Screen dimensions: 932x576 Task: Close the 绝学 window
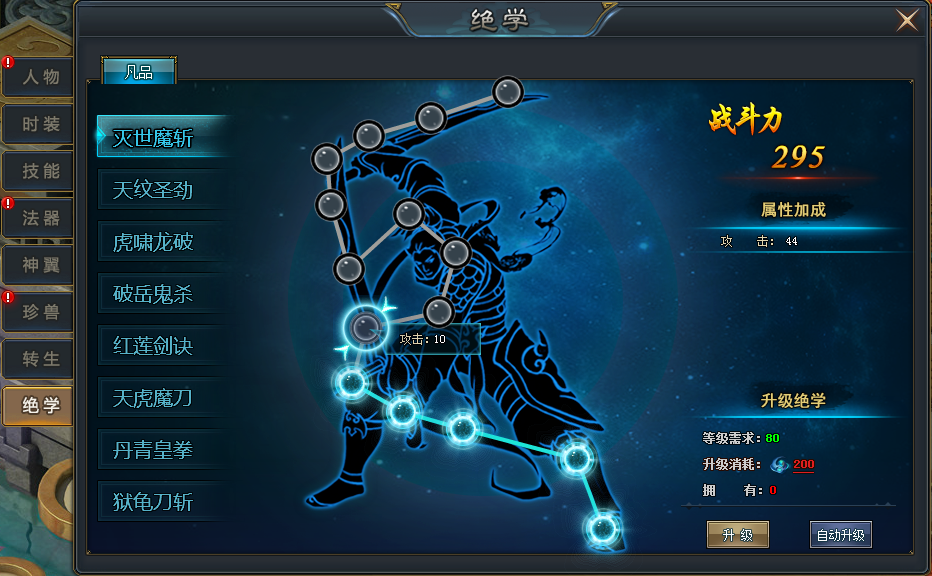point(906,20)
